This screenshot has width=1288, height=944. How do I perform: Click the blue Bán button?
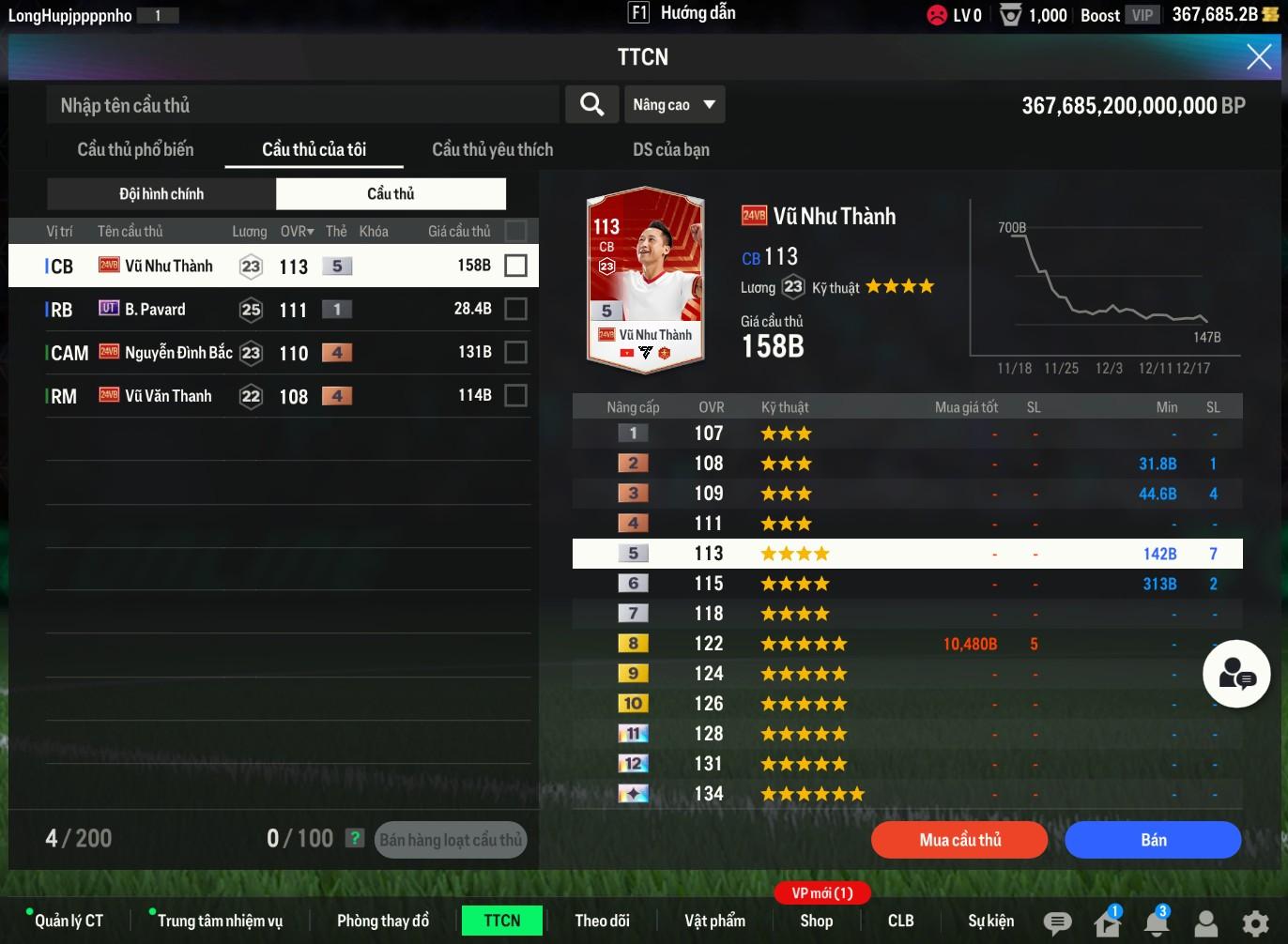pos(1153,840)
